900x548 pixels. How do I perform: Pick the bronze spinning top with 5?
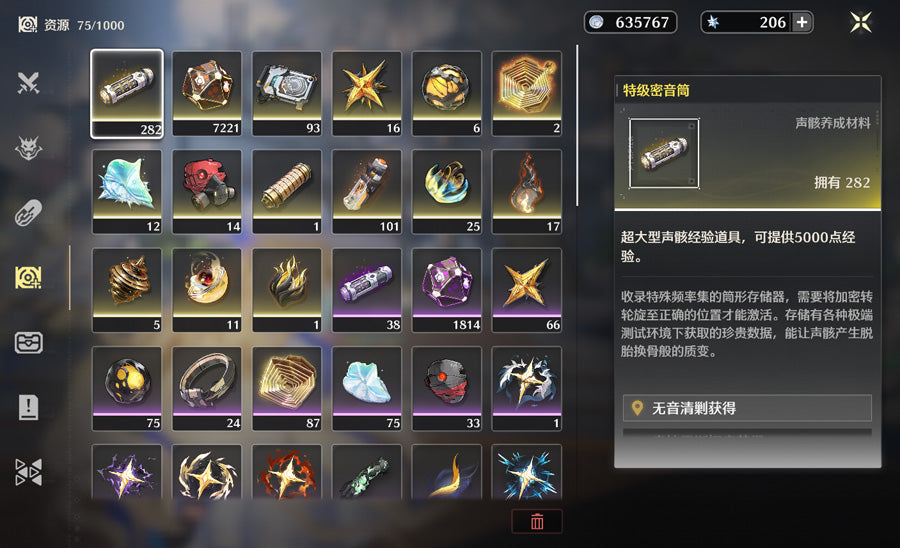coord(127,288)
